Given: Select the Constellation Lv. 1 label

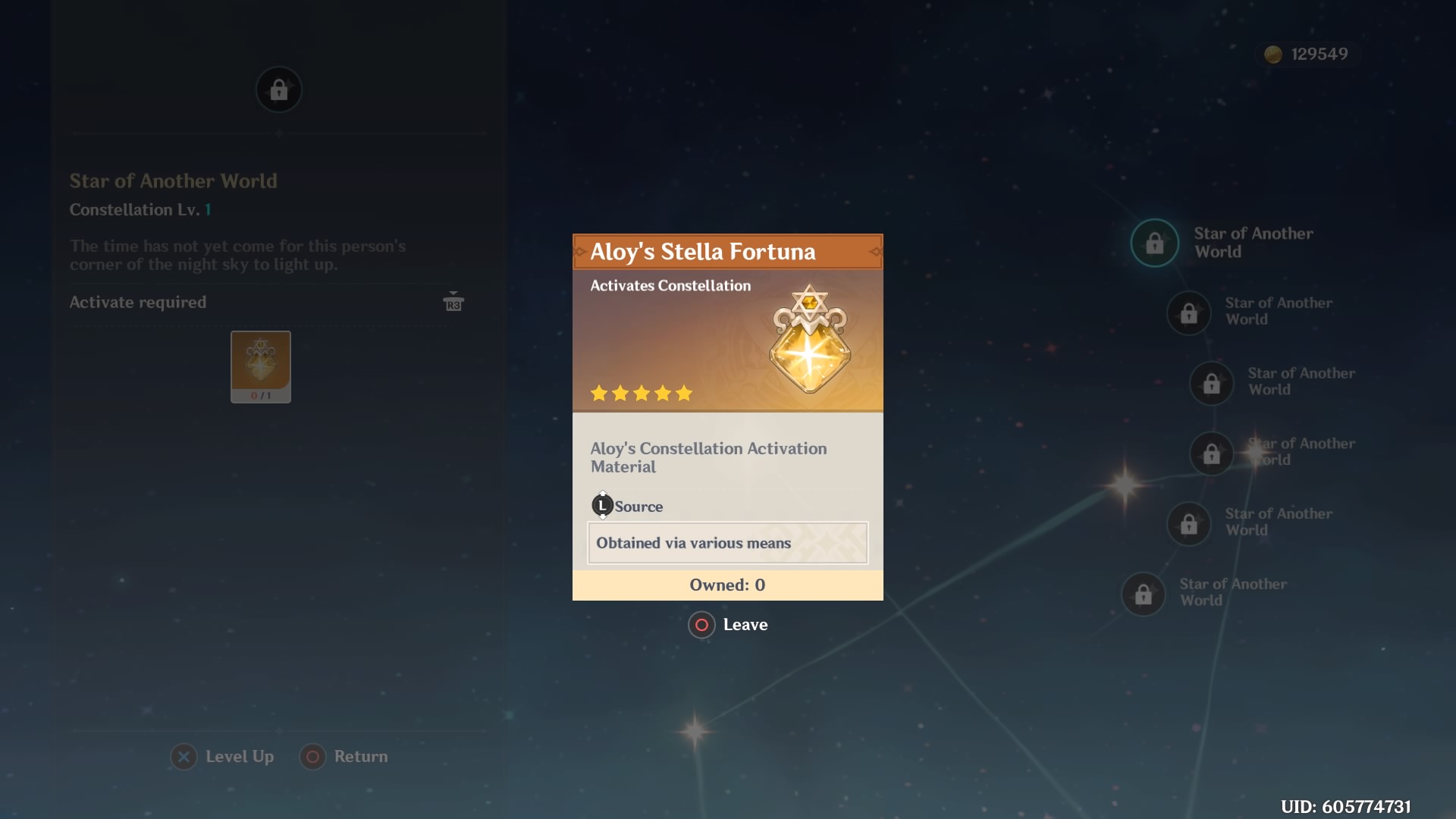Looking at the screenshot, I should tap(139, 210).
